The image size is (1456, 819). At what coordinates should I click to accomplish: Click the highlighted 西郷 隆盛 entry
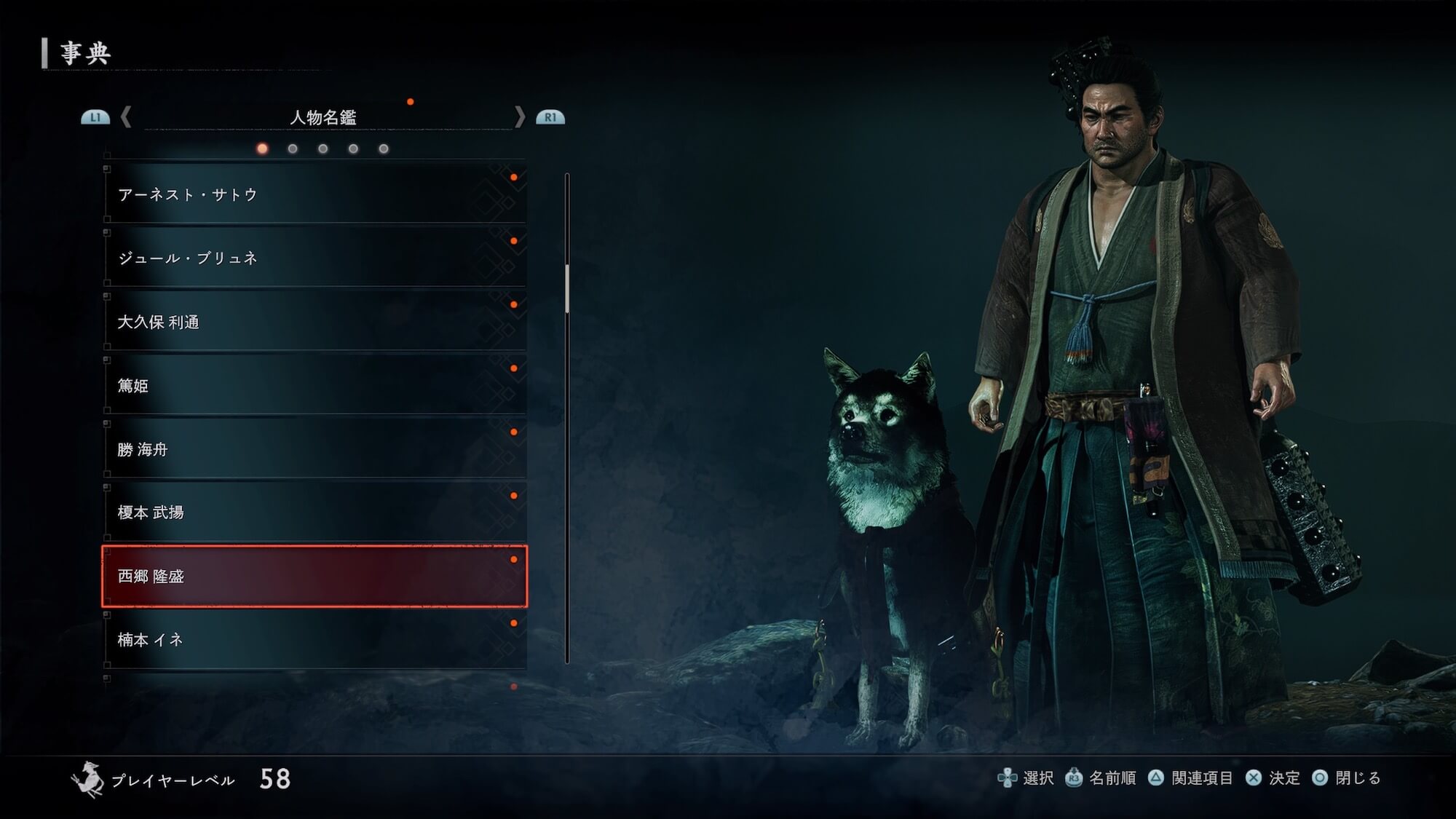coord(314,576)
